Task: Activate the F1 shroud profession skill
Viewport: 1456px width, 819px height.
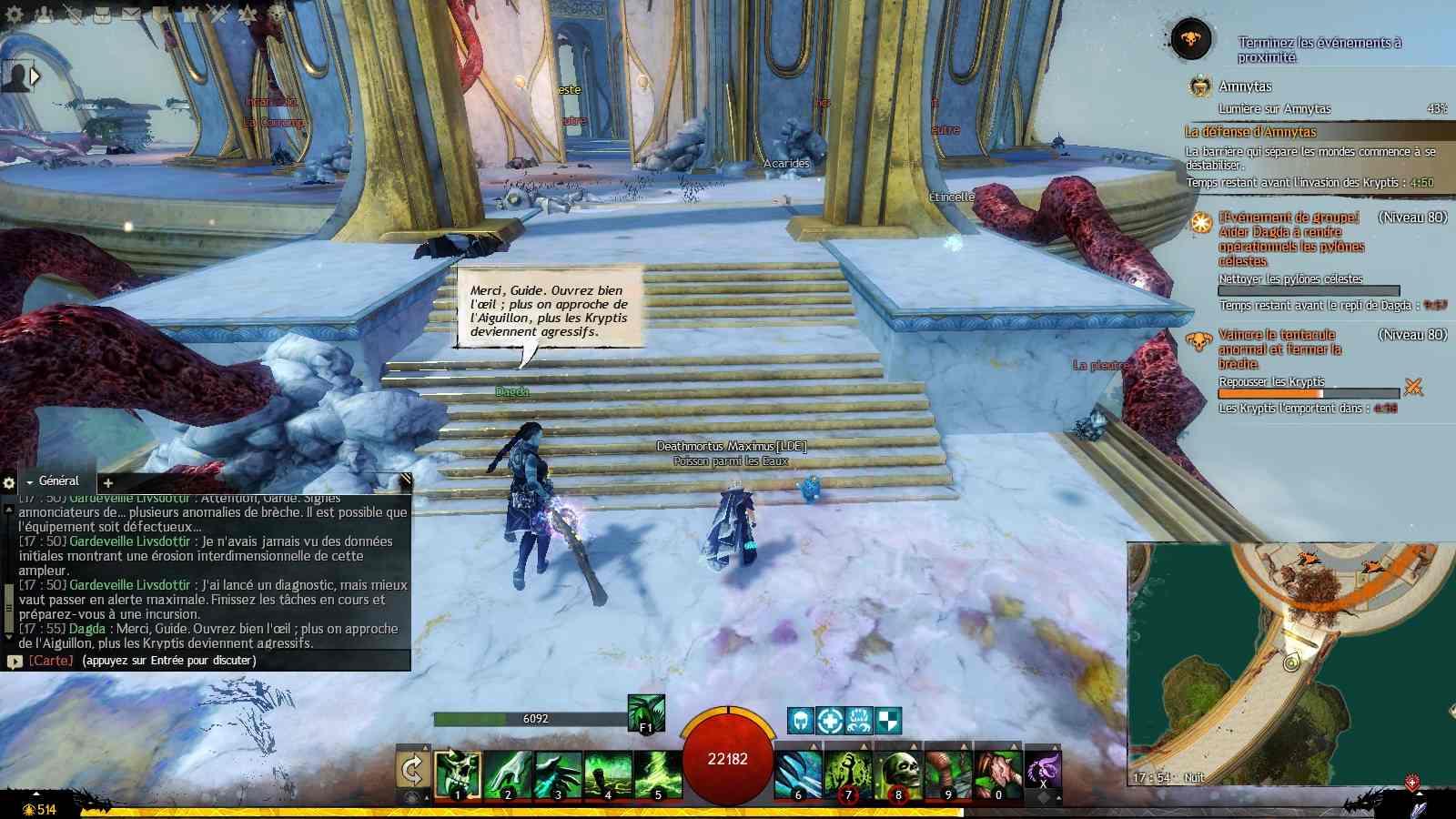Action: click(645, 713)
